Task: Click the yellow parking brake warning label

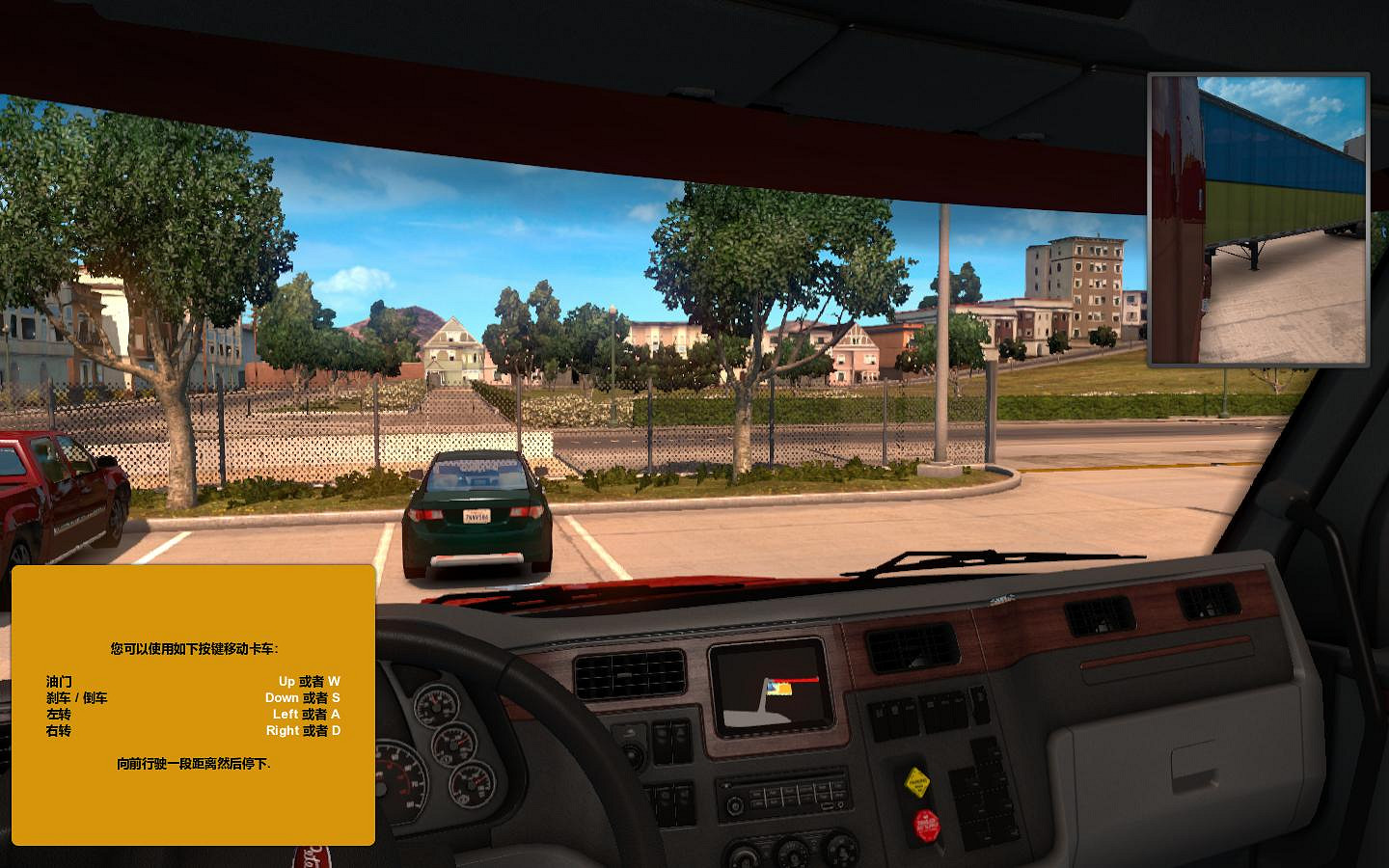Action: click(916, 781)
